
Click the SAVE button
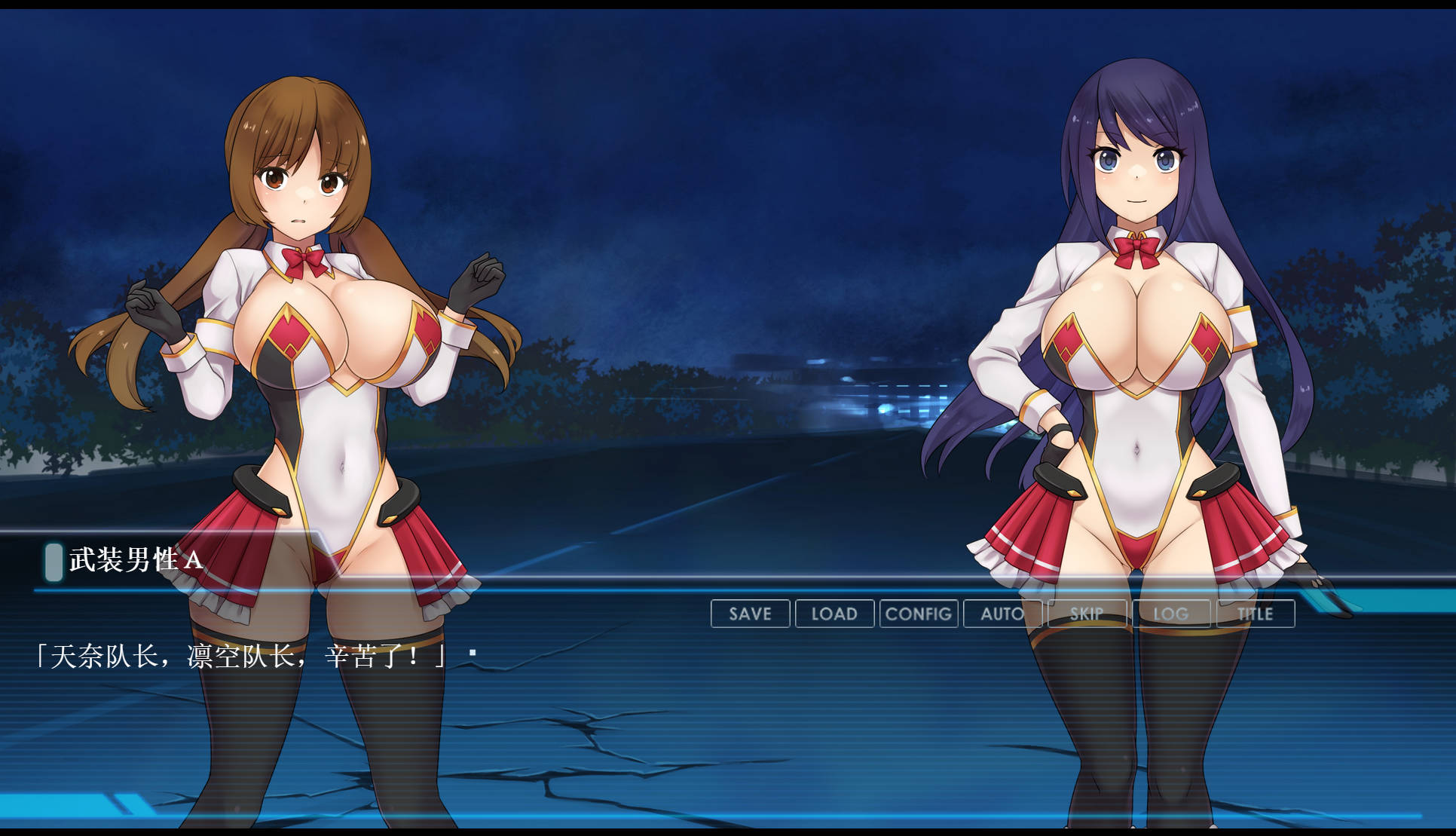click(x=750, y=614)
